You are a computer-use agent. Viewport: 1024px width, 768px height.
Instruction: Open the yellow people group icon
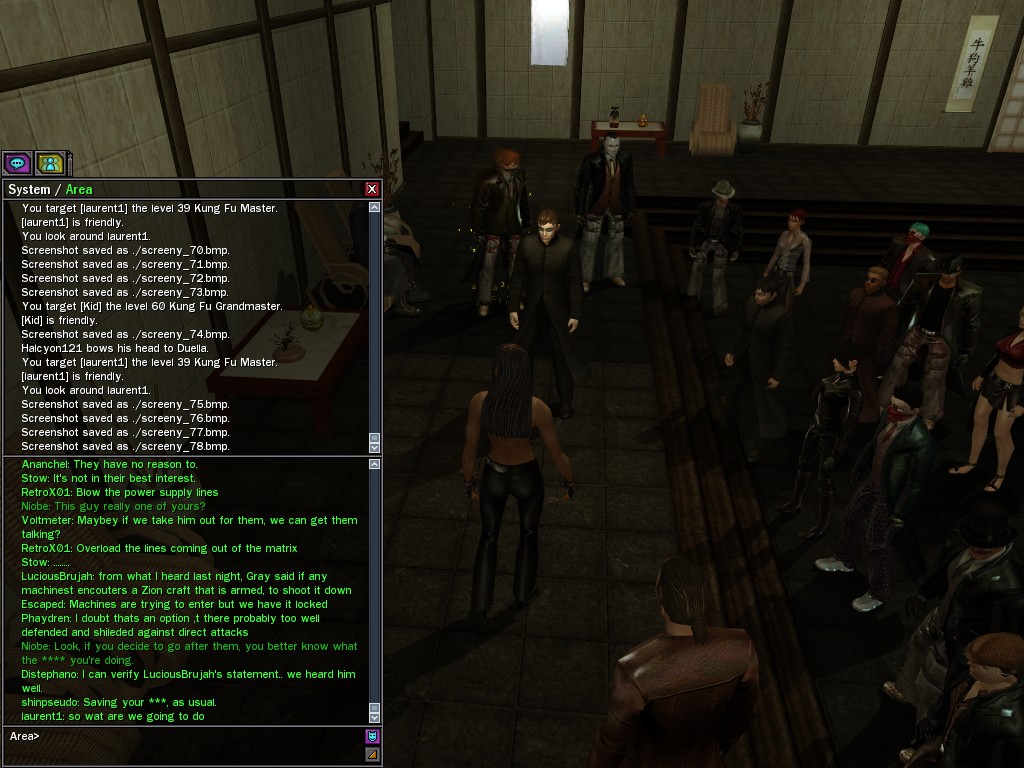click(49, 162)
